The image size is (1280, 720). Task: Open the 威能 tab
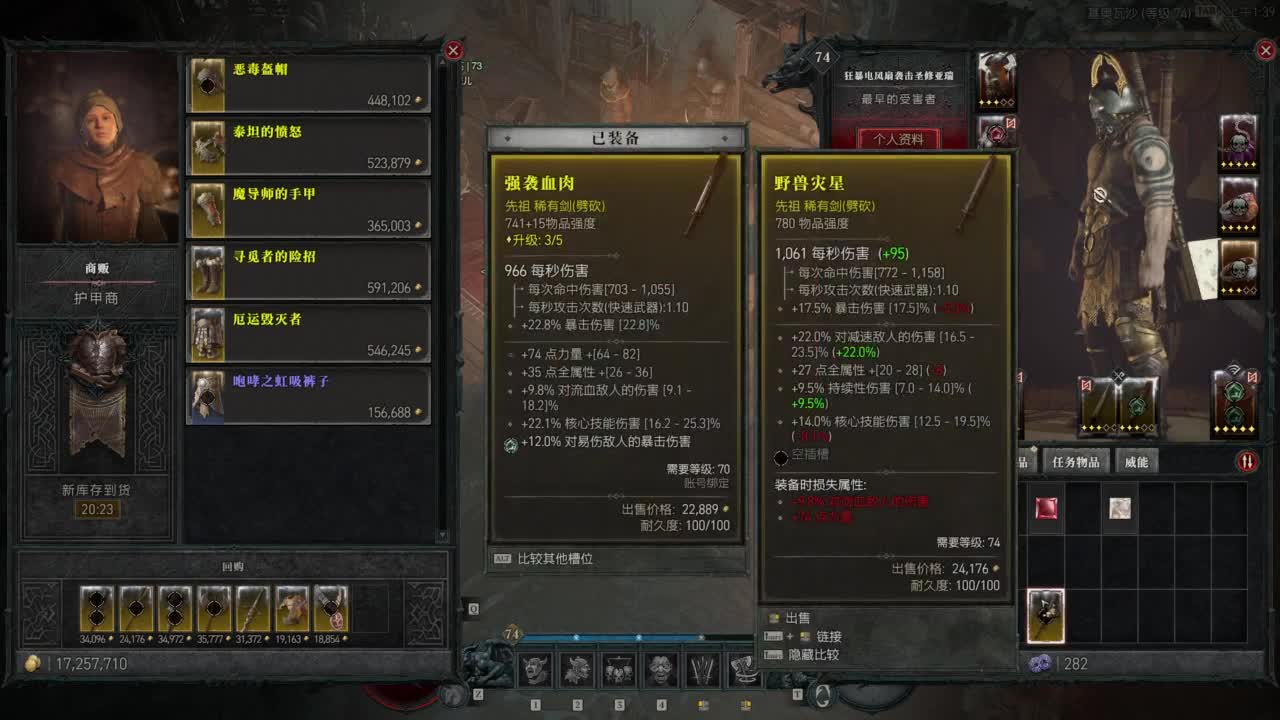click(1137, 461)
